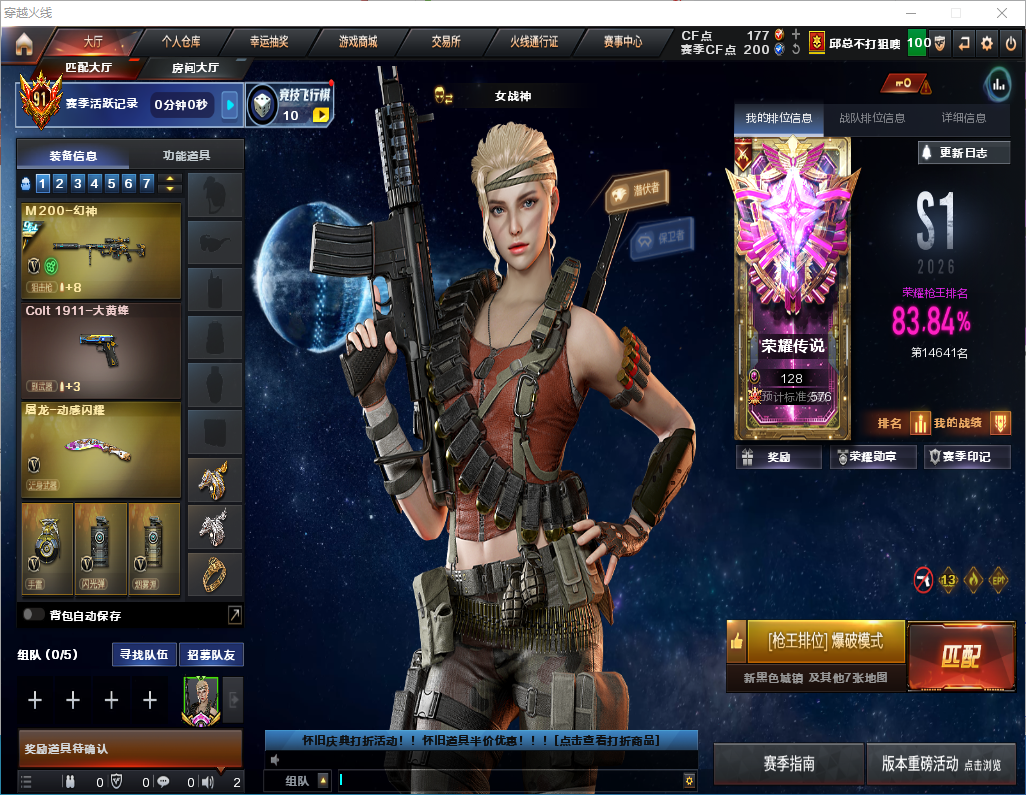Click the 寻找队伍 button
This screenshot has height=795, width=1026.
143,655
